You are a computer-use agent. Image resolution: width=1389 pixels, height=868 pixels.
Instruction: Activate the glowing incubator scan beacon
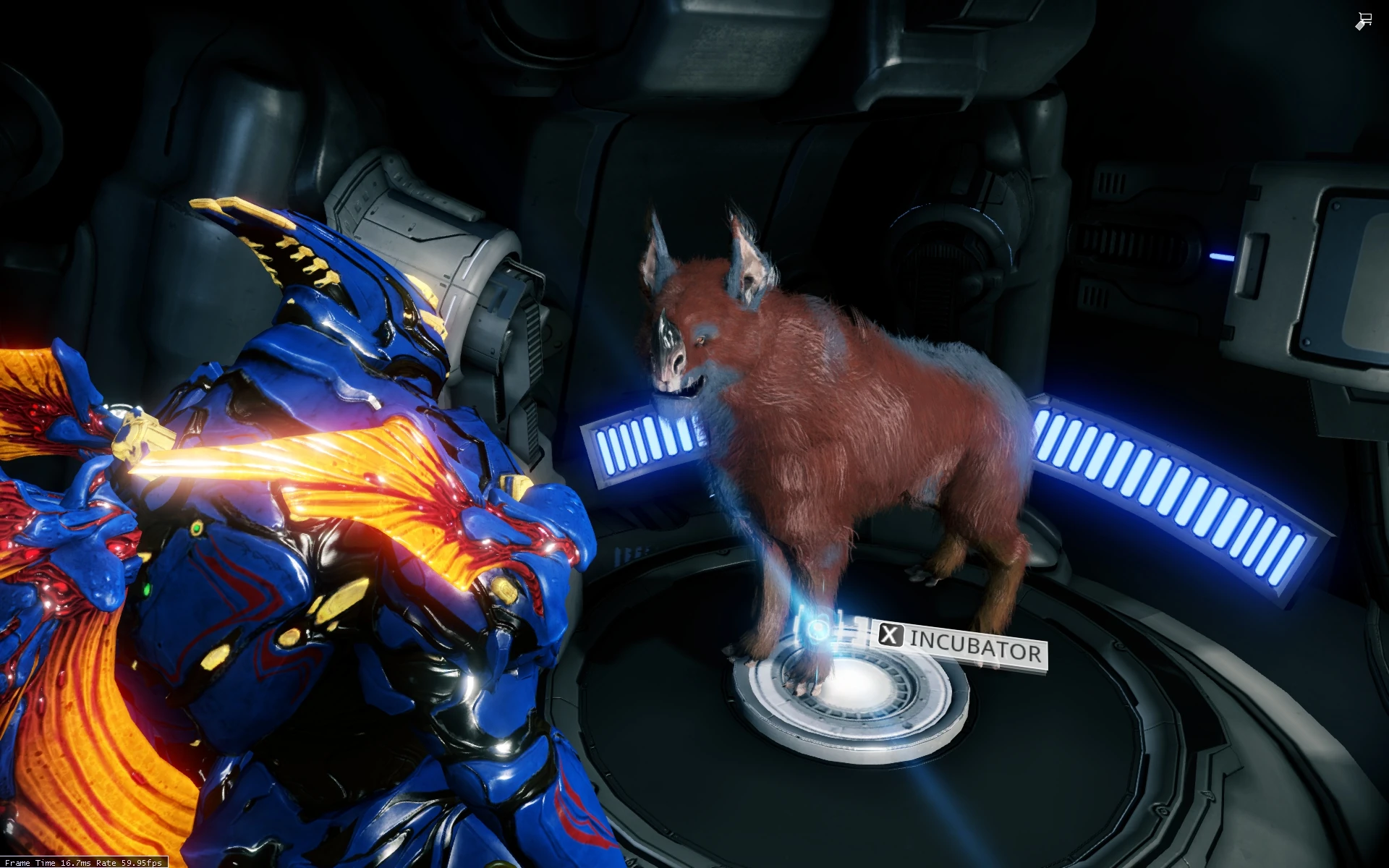pyautogui.click(x=817, y=629)
